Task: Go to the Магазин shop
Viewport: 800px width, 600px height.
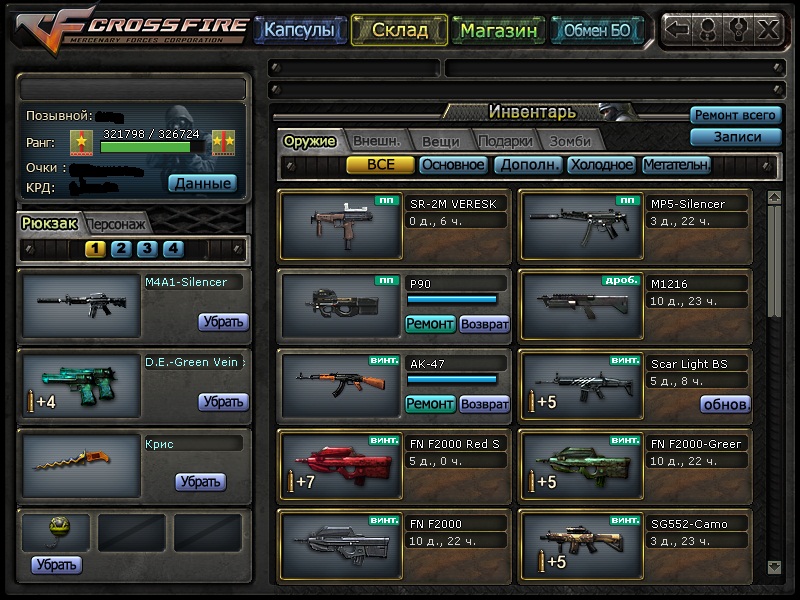Action: click(499, 30)
